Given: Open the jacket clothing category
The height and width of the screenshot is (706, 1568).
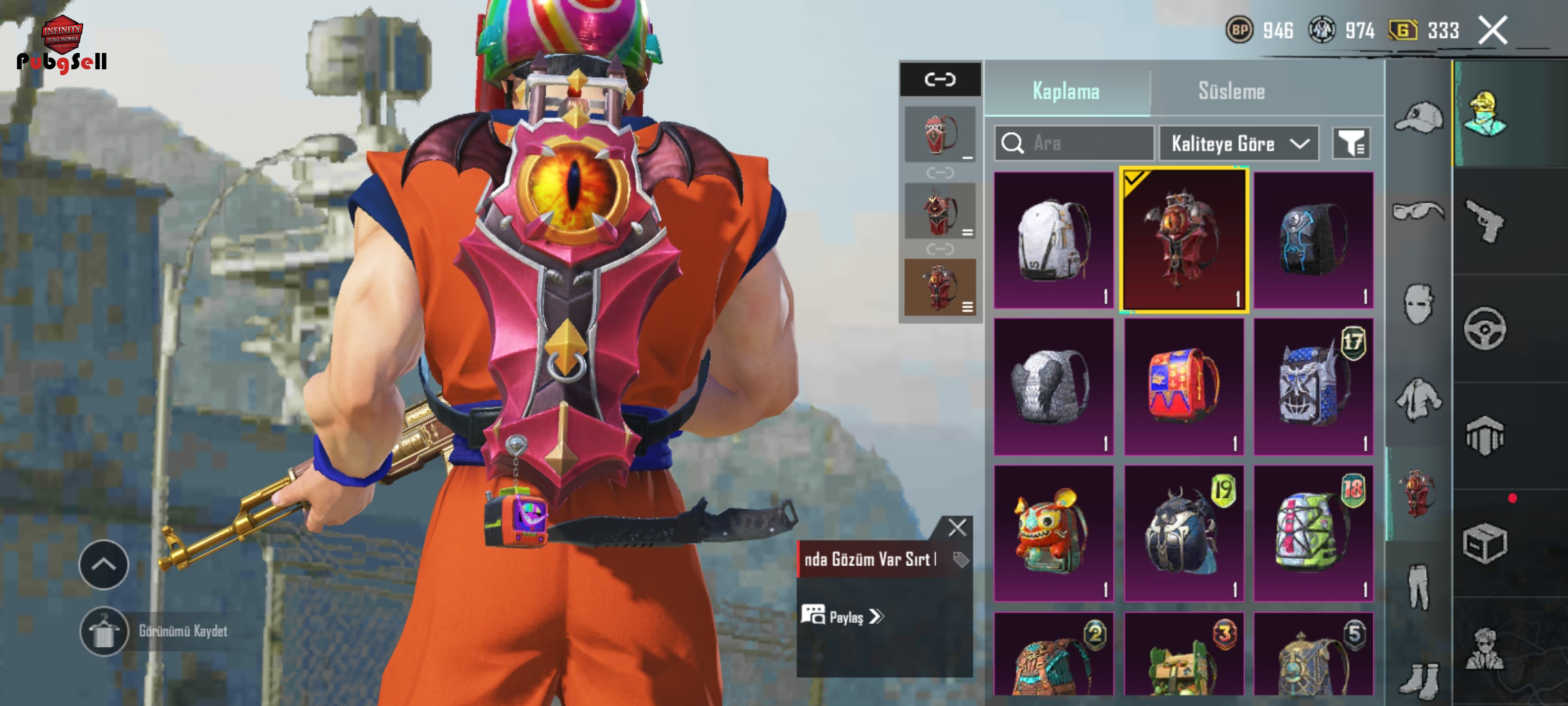Looking at the screenshot, I should 1418,399.
